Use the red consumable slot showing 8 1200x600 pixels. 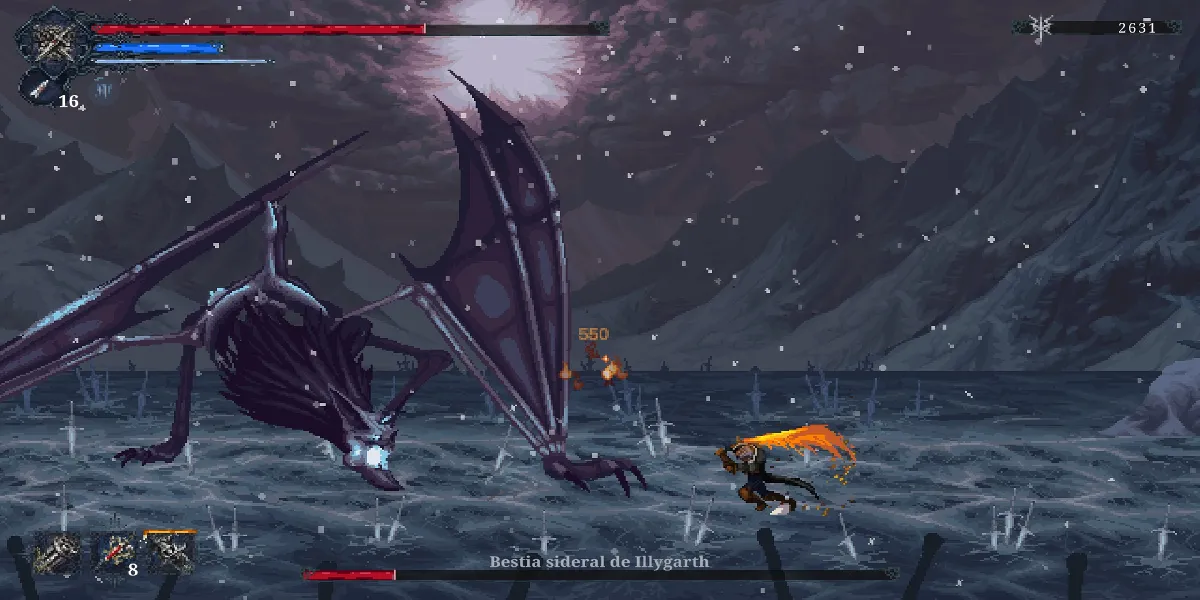point(114,552)
